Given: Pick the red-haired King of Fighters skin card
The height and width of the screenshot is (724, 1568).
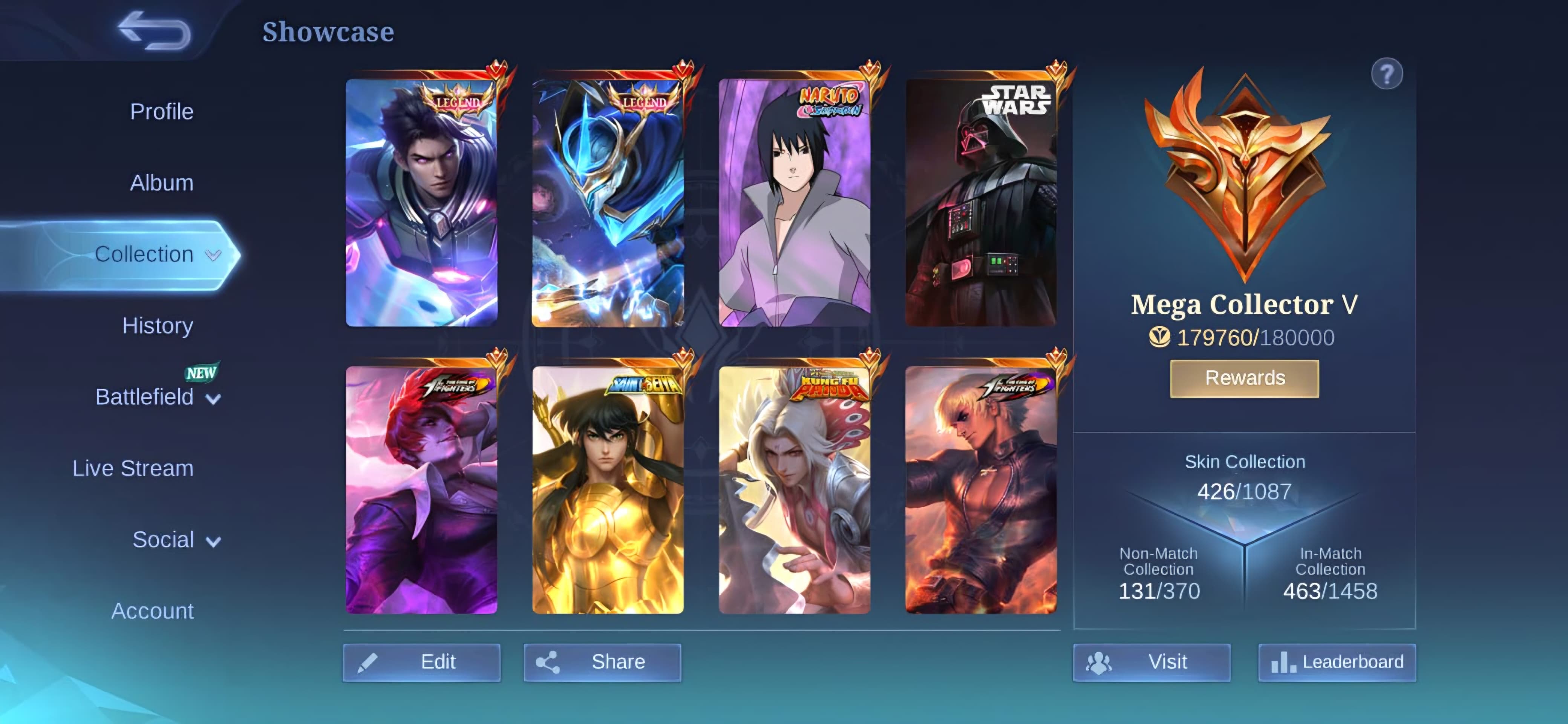Looking at the screenshot, I should (x=421, y=490).
